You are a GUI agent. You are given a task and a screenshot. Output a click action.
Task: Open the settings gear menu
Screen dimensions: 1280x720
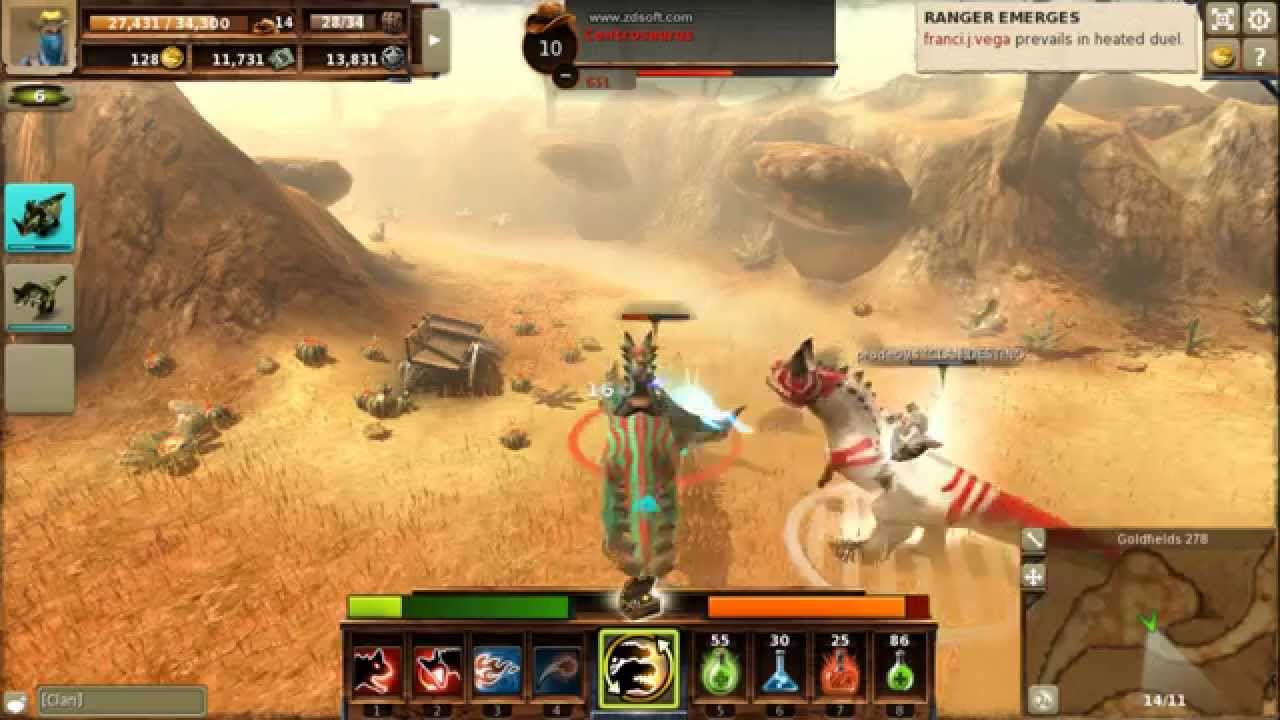1257,19
